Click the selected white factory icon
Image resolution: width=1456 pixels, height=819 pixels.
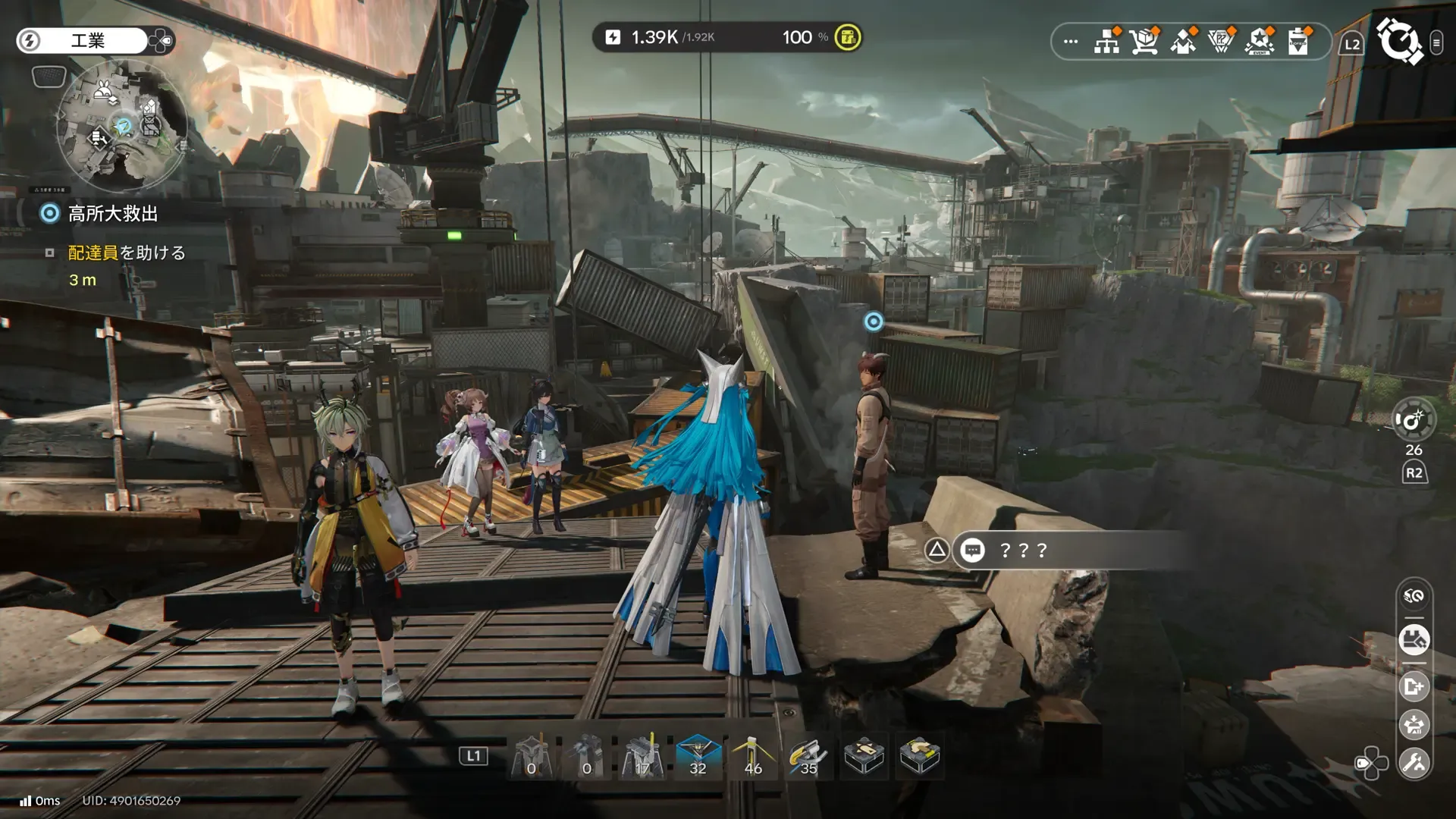pyautogui.click(x=1414, y=640)
